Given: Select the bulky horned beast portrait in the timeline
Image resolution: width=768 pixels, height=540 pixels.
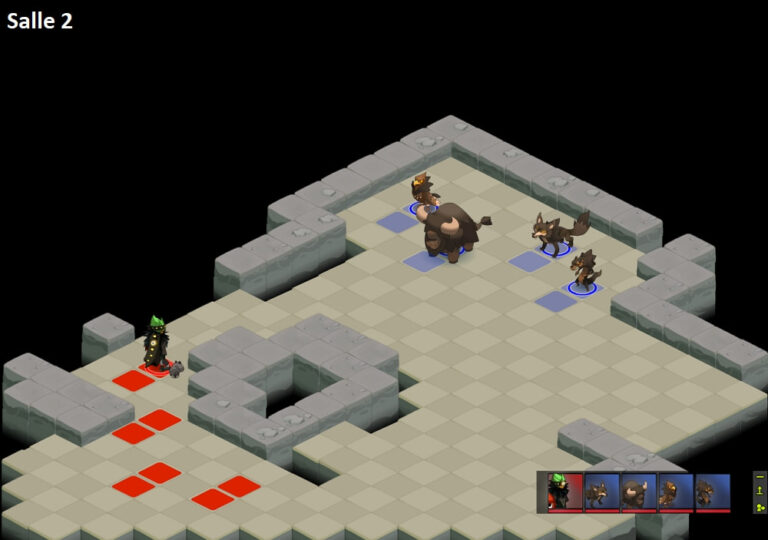Looking at the screenshot, I should point(638,492).
